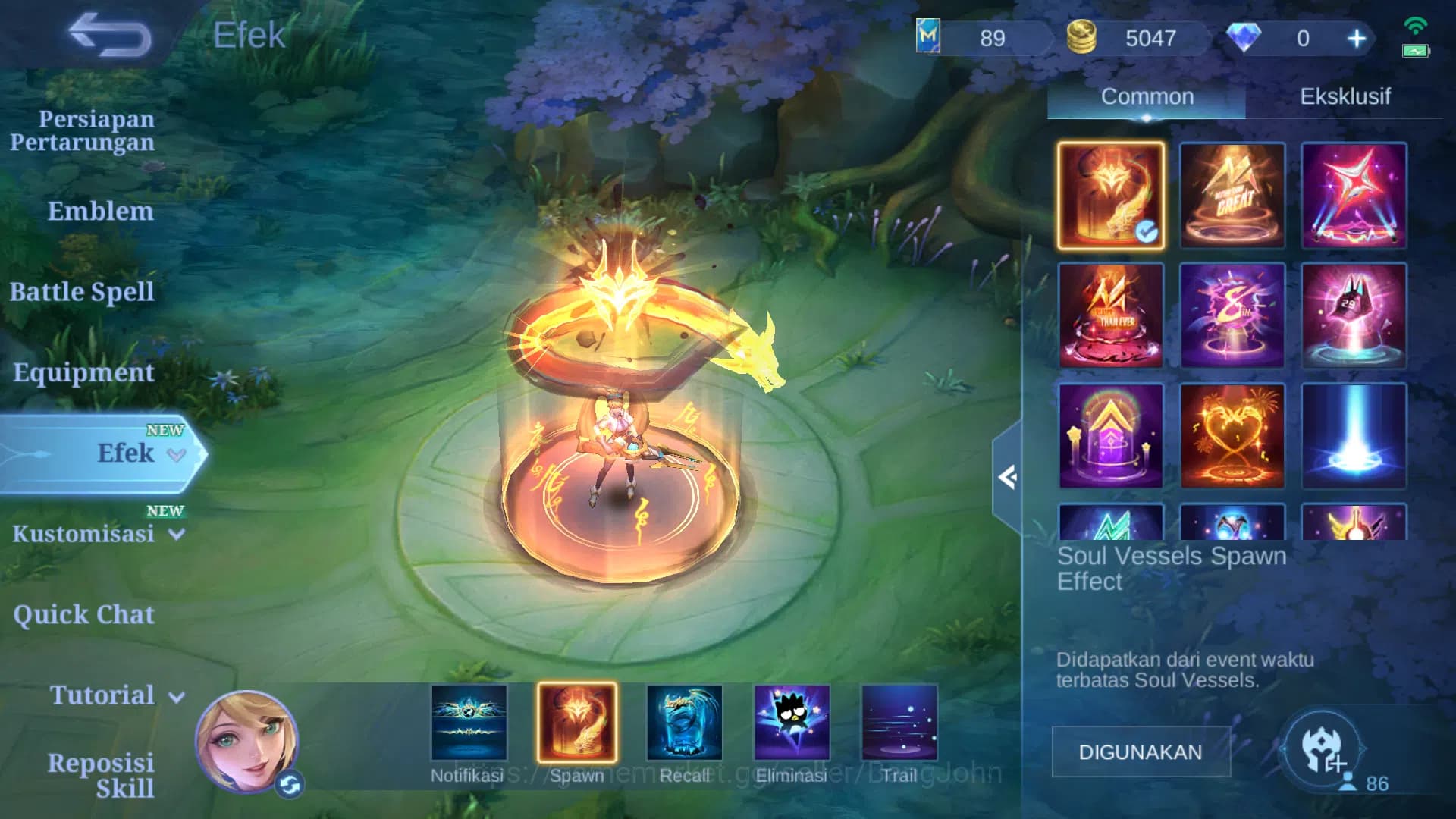The width and height of the screenshot is (1456, 819).
Task: Switch to the Eksklusif tab
Action: pyautogui.click(x=1344, y=96)
